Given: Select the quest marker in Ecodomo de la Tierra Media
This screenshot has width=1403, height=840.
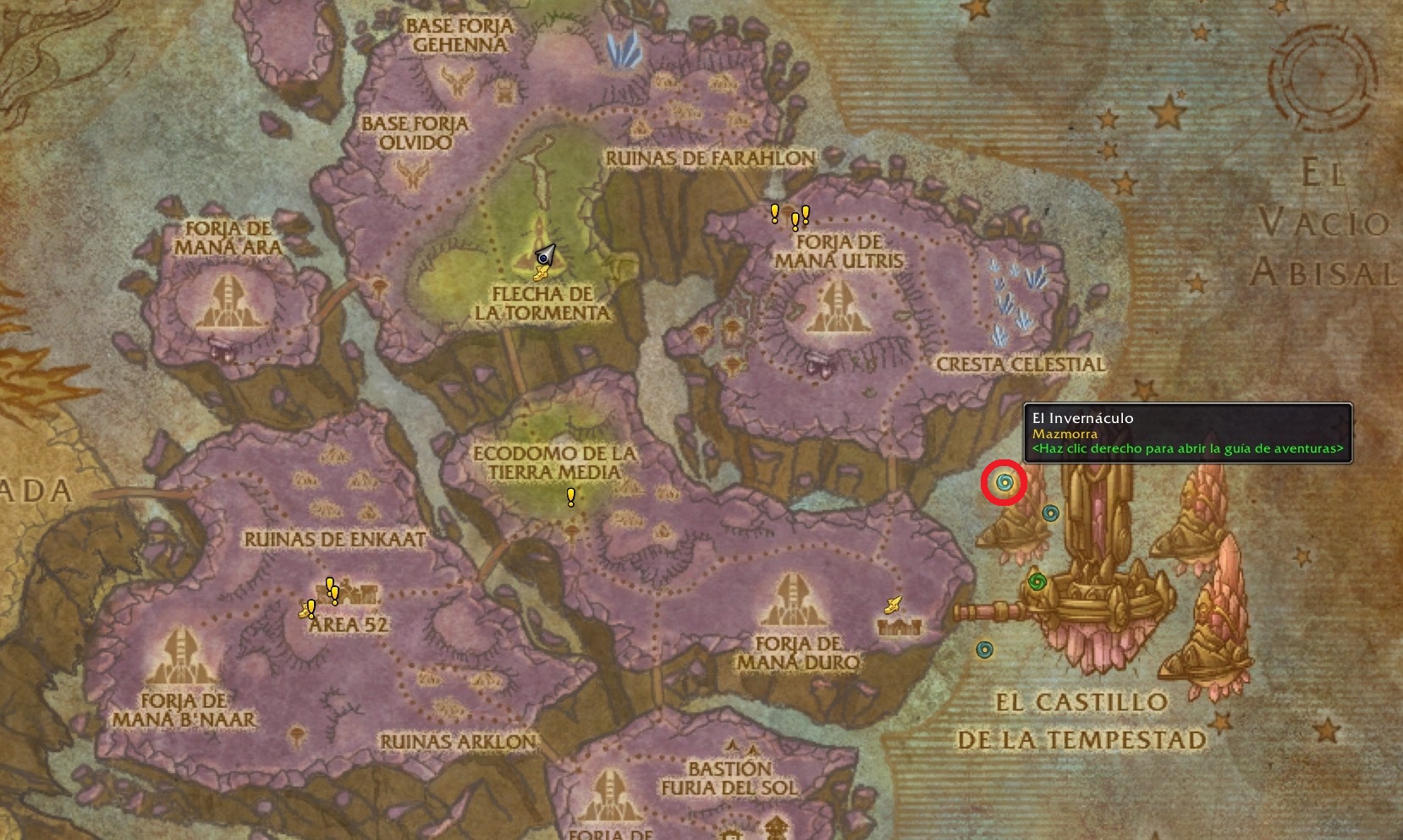Looking at the screenshot, I should 571,497.
